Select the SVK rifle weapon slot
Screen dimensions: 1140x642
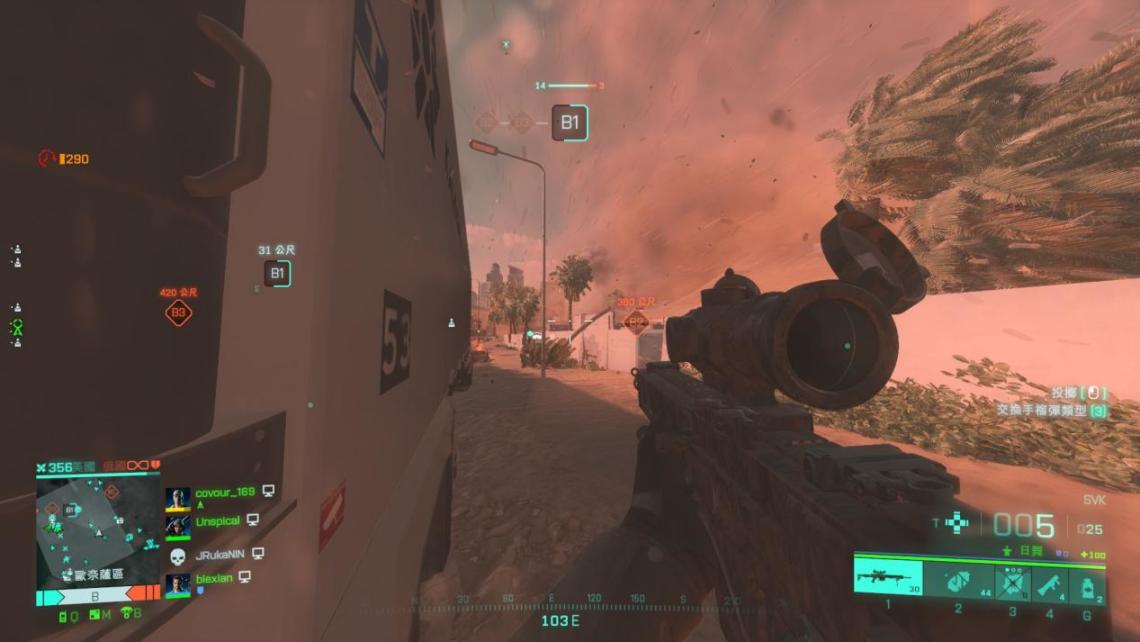tap(887, 580)
